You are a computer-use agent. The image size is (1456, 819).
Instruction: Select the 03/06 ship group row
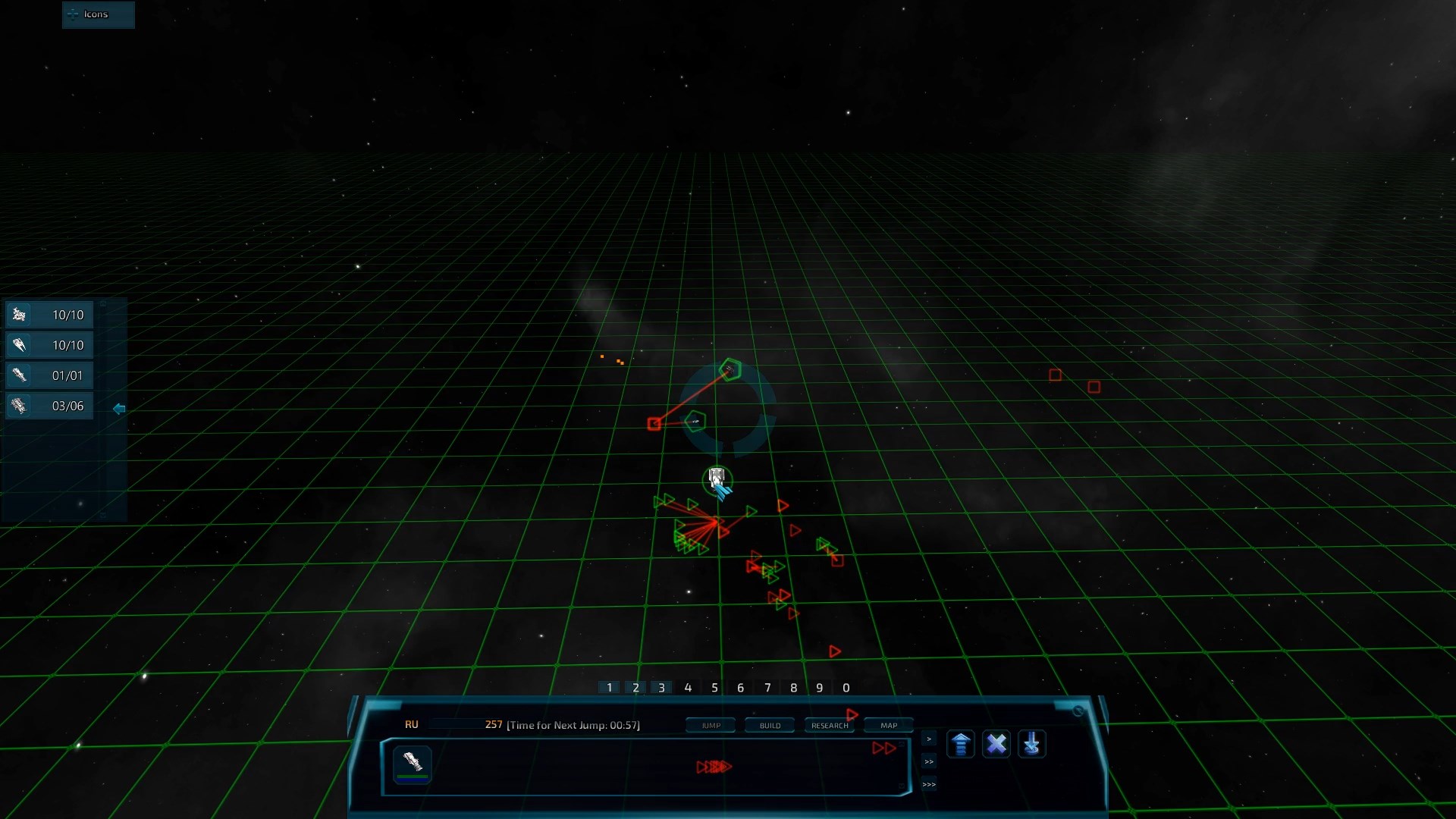click(49, 406)
